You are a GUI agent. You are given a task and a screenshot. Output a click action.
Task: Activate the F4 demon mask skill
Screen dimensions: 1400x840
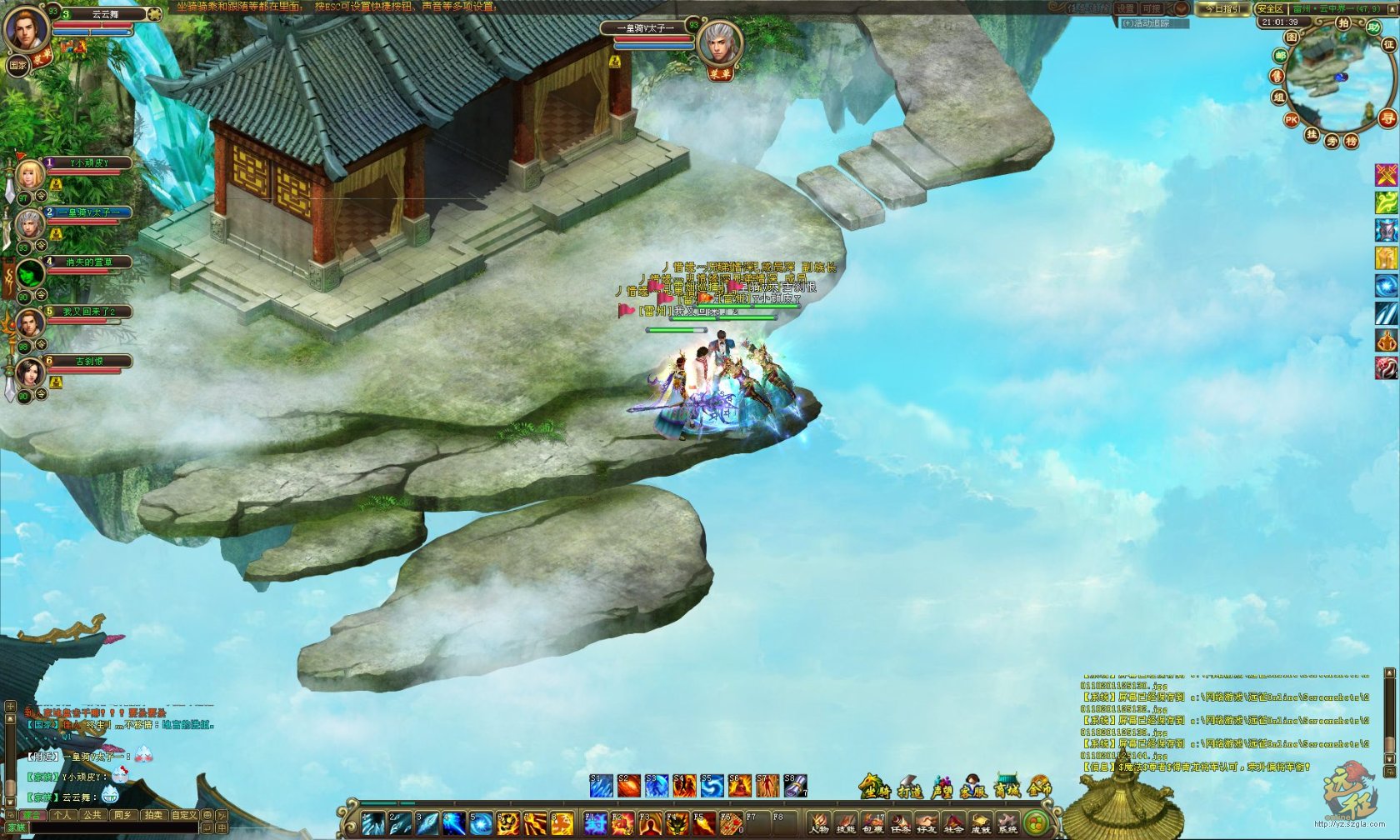pyautogui.click(x=677, y=823)
